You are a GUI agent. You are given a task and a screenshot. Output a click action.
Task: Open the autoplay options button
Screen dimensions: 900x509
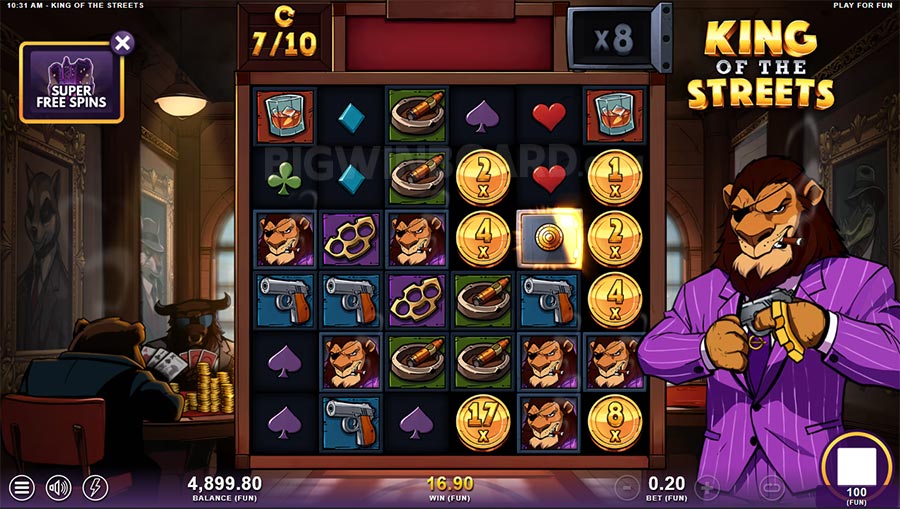click(x=770, y=488)
